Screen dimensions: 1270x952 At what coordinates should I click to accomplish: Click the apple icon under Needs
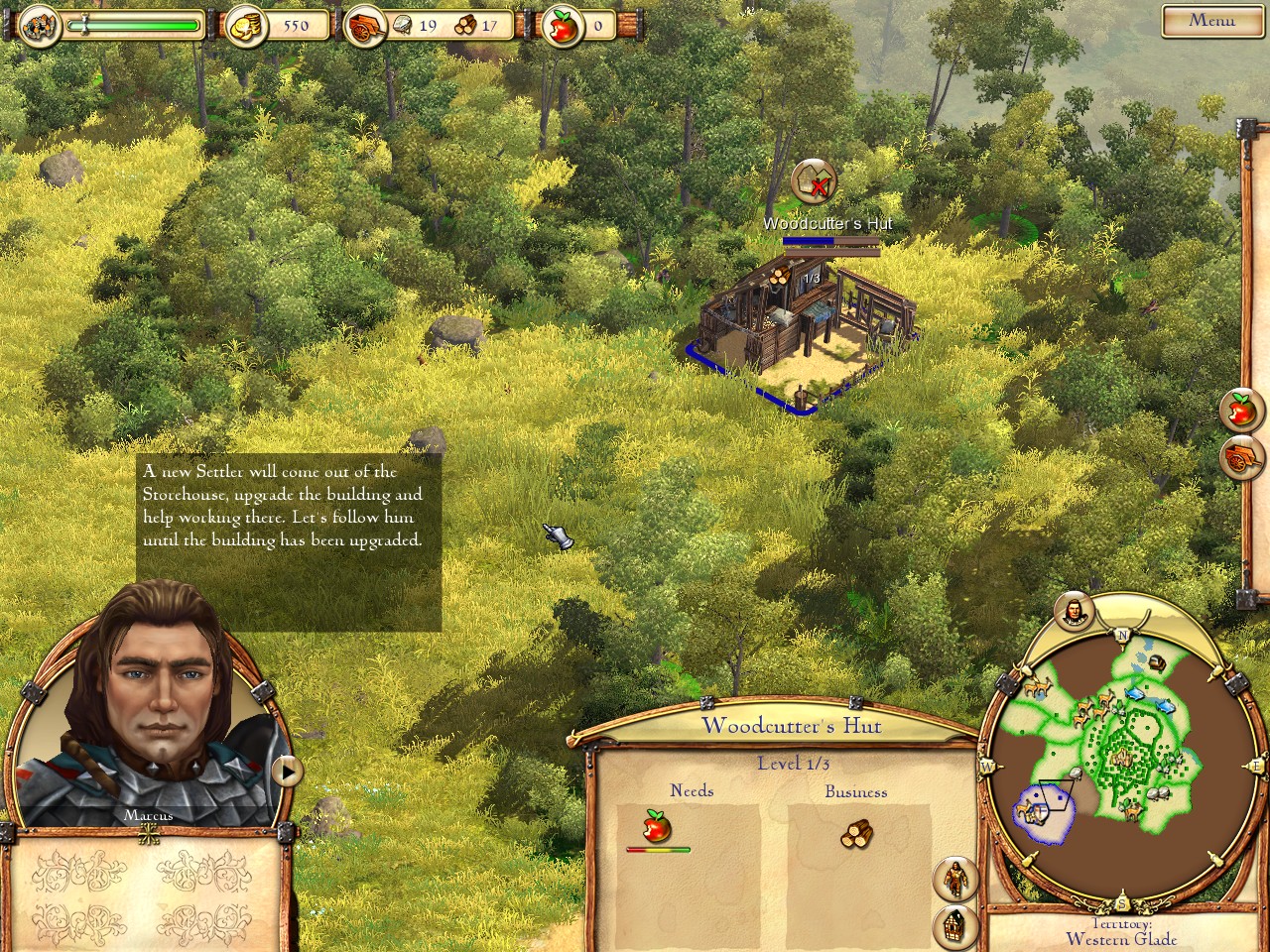click(x=654, y=825)
